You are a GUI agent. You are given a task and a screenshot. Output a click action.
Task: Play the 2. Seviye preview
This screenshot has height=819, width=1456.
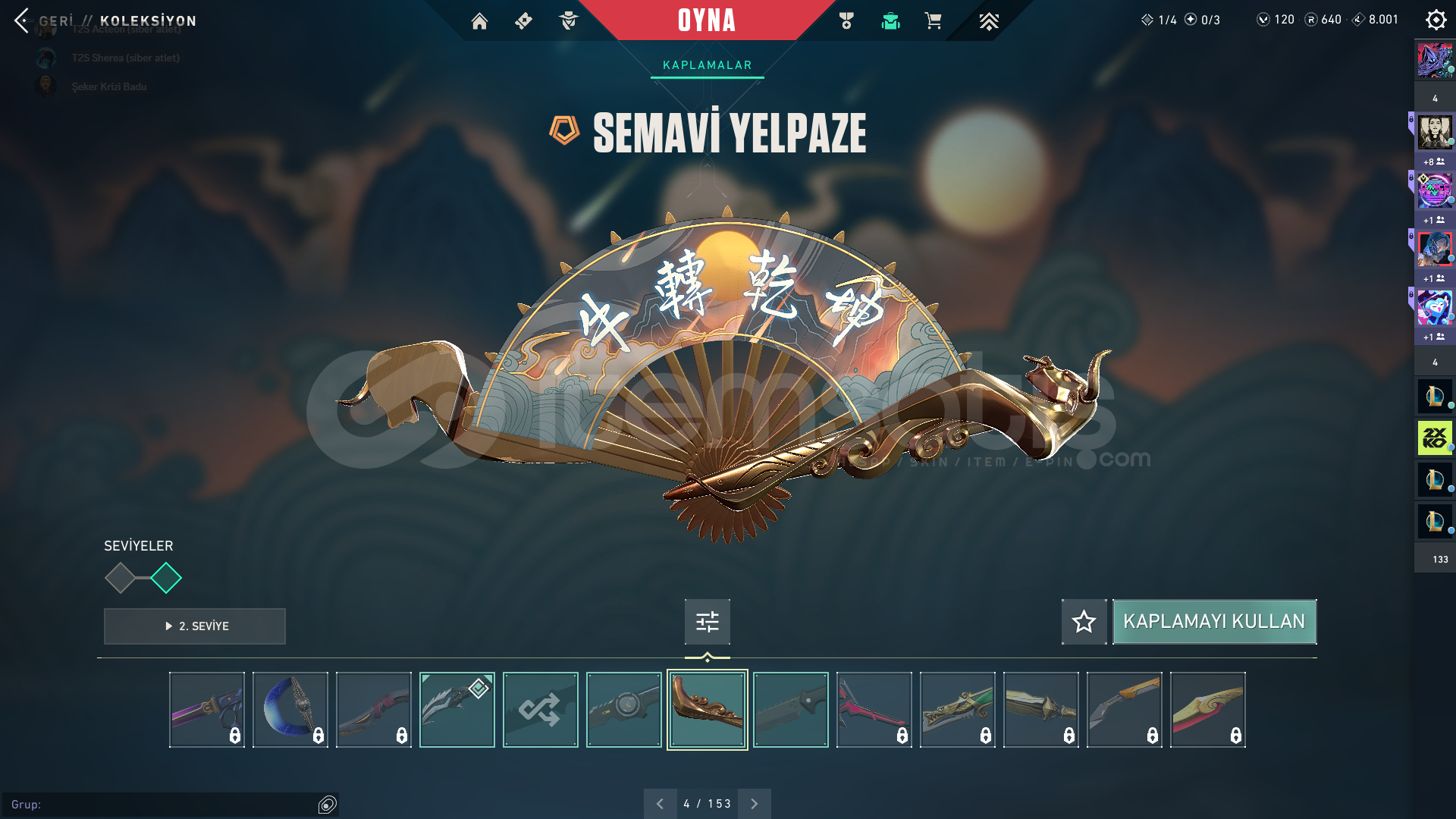pos(195,626)
